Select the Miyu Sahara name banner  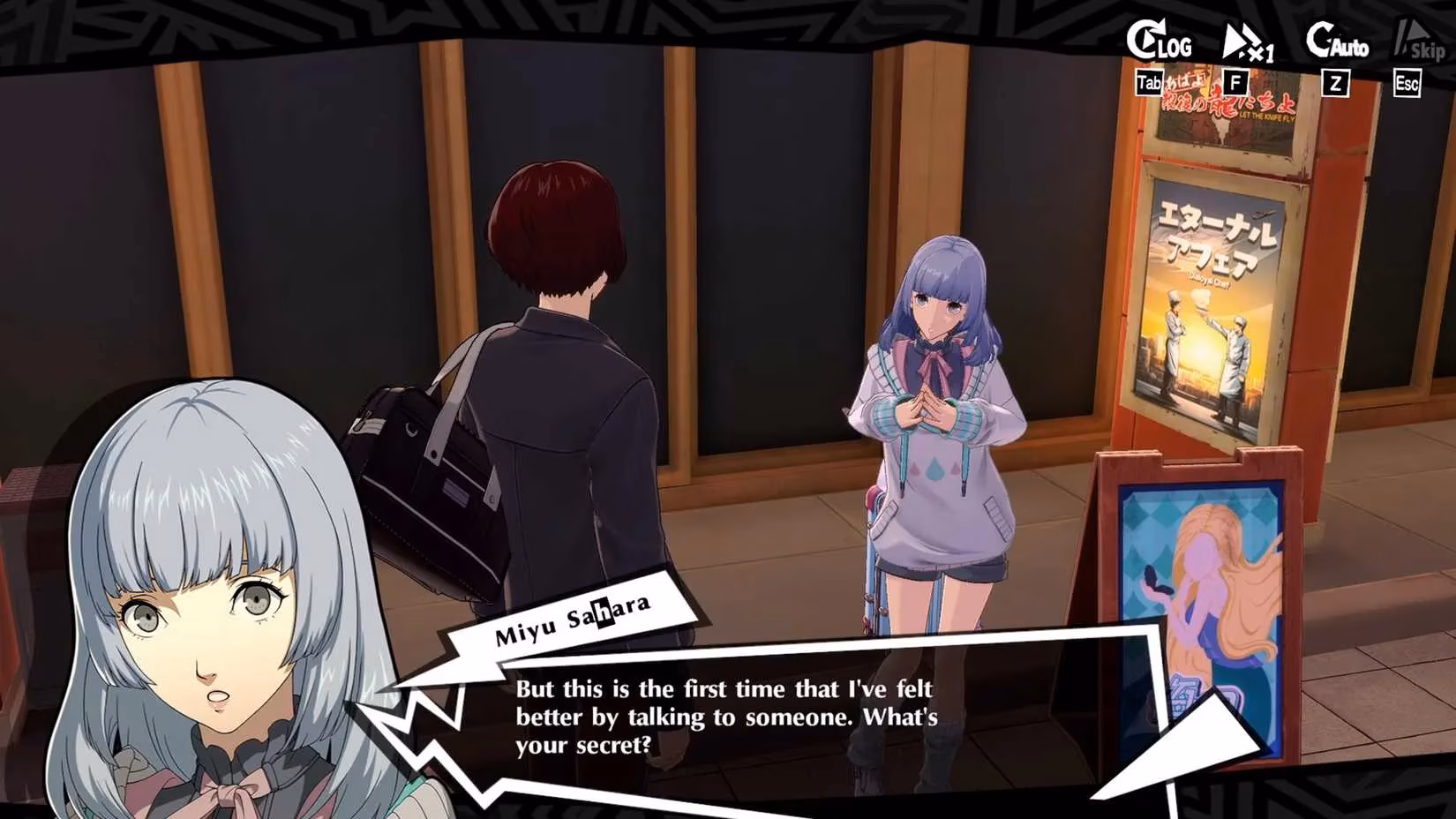pos(569,618)
